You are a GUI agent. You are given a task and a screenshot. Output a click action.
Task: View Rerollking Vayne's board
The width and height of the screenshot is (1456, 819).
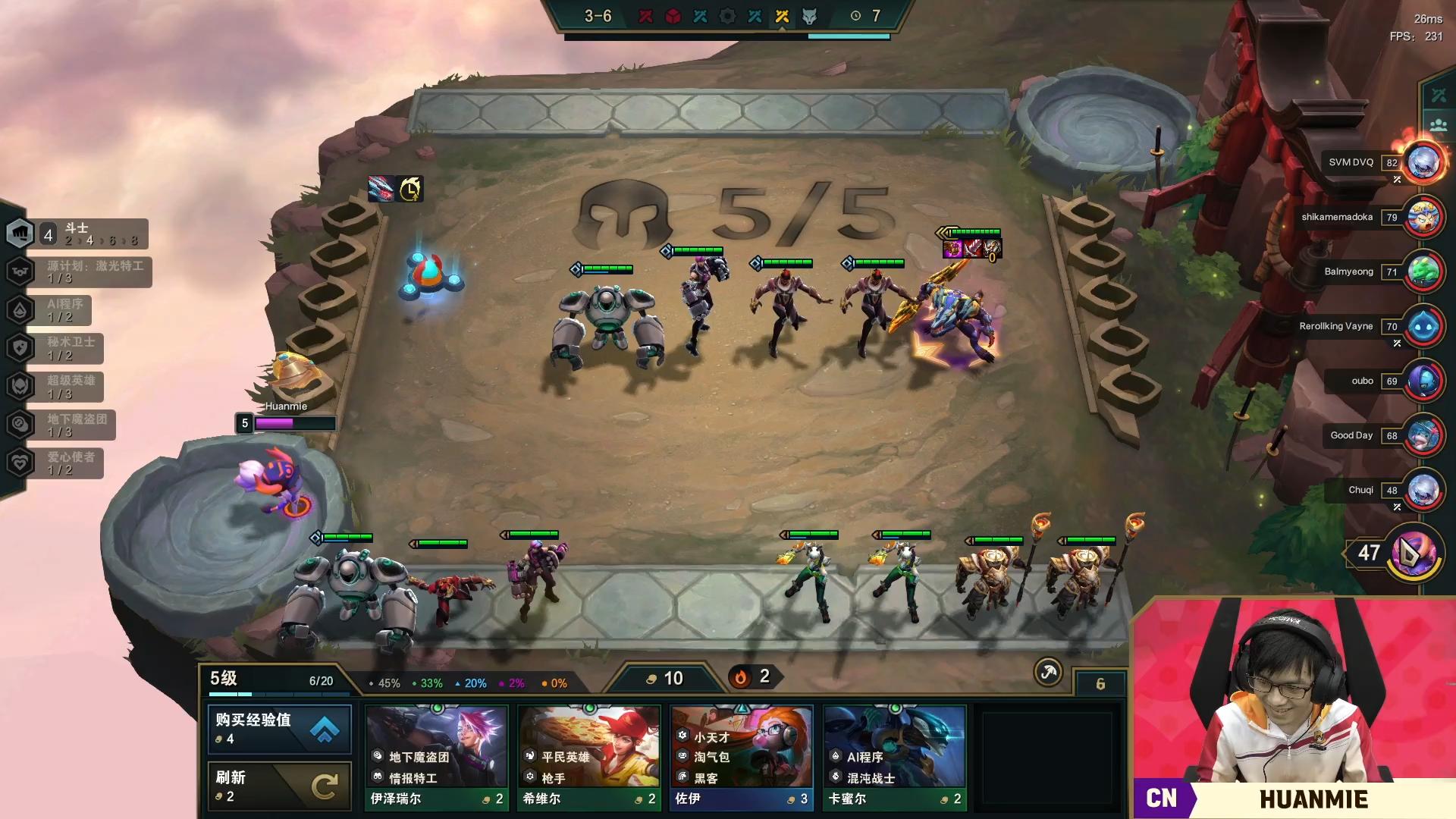click(x=1423, y=326)
